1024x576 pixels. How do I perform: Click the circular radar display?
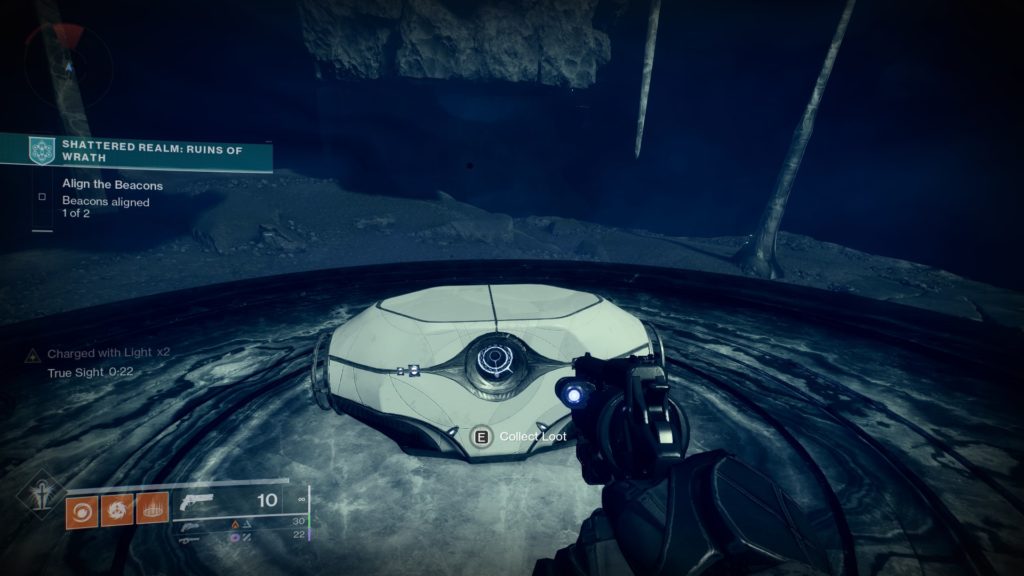[67, 66]
